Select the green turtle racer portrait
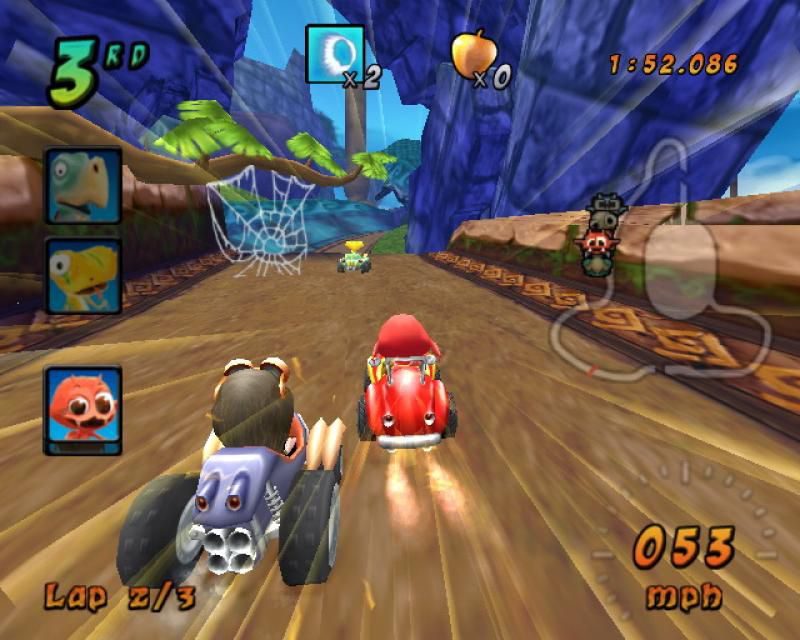The image size is (800, 640). 83,186
